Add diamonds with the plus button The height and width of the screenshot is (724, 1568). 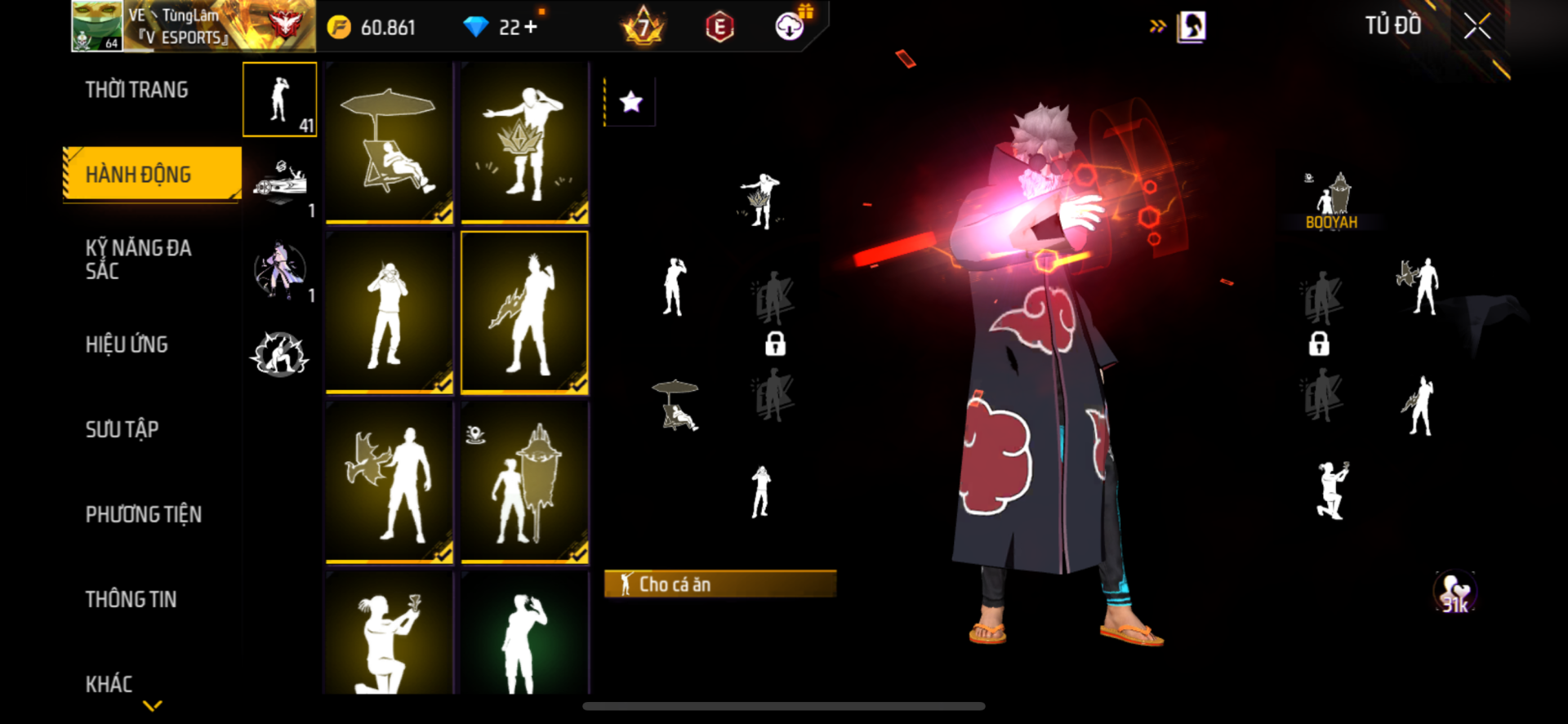(531, 27)
